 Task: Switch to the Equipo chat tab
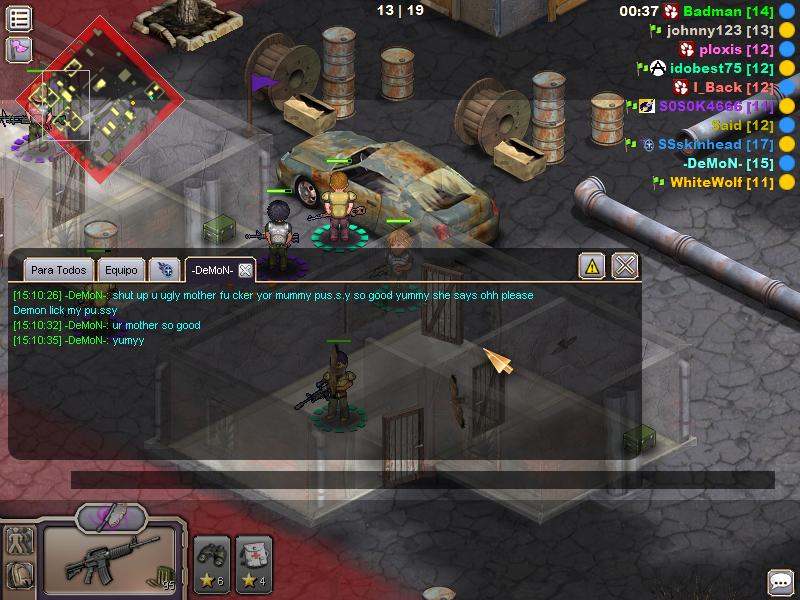coord(121,270)
